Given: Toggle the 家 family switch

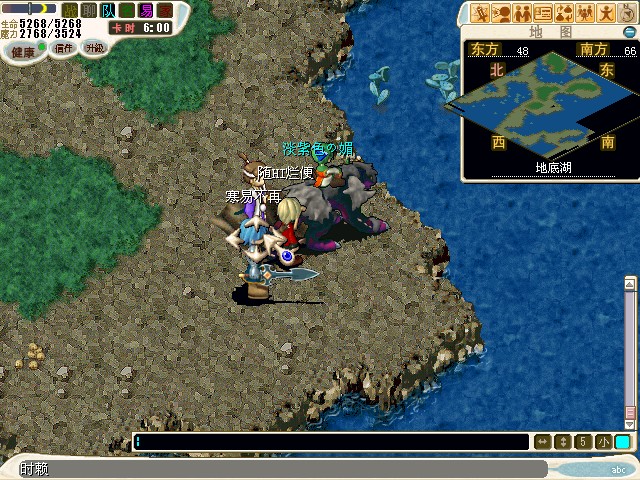Looking at the screenshot, I should click(165, 10).
